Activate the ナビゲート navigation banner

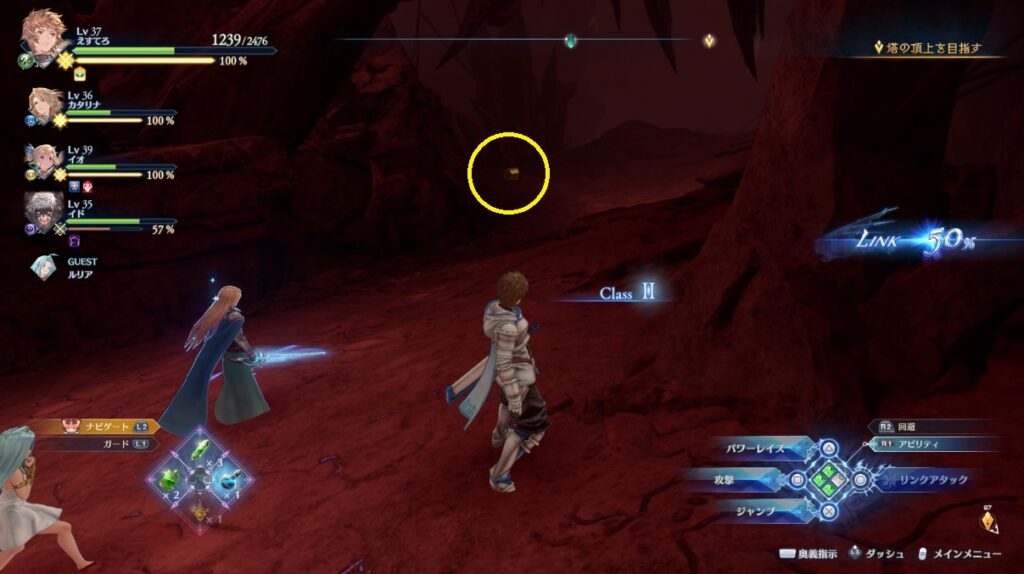point(100,426)
